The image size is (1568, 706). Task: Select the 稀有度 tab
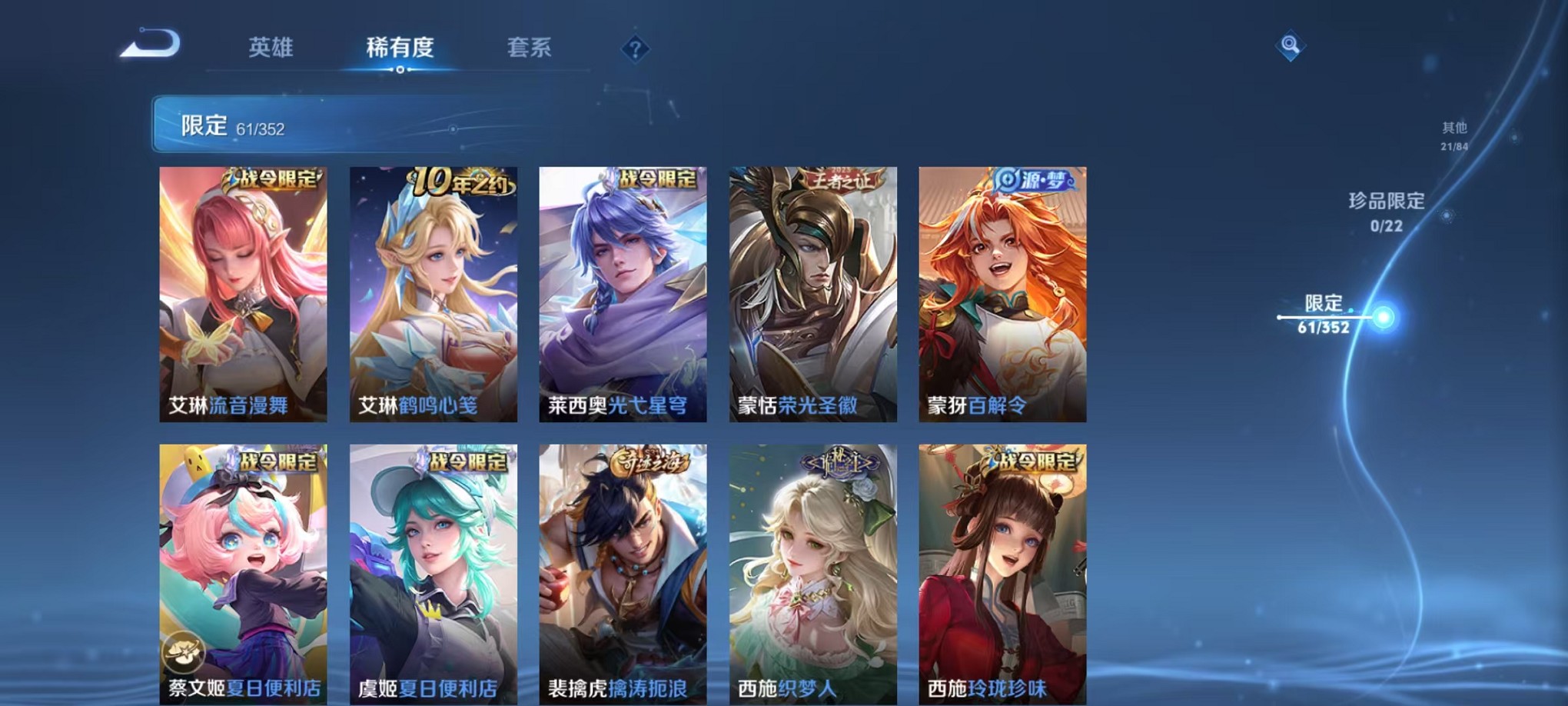pos(400,48)
